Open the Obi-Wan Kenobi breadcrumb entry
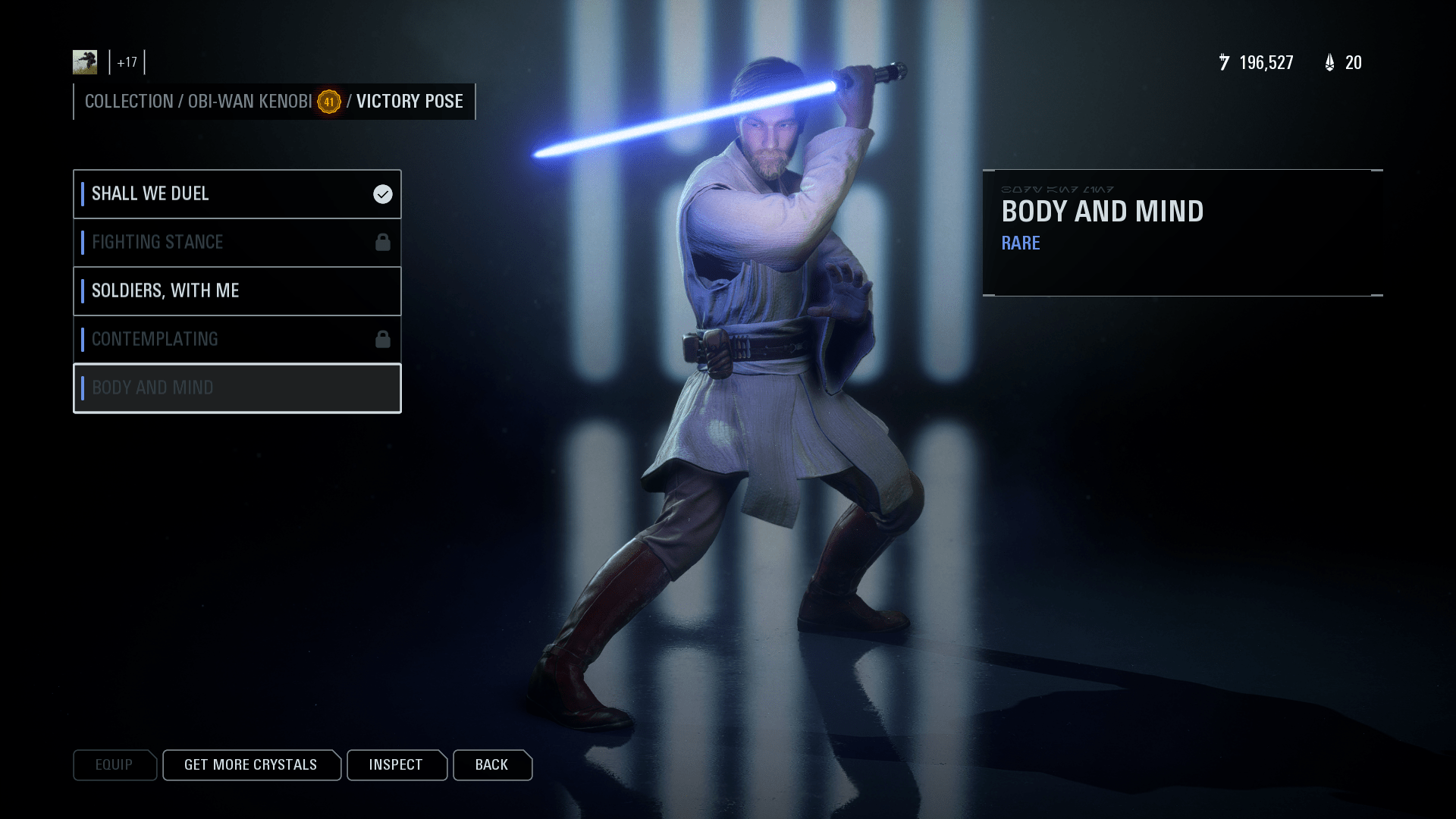 coord(250,102)
